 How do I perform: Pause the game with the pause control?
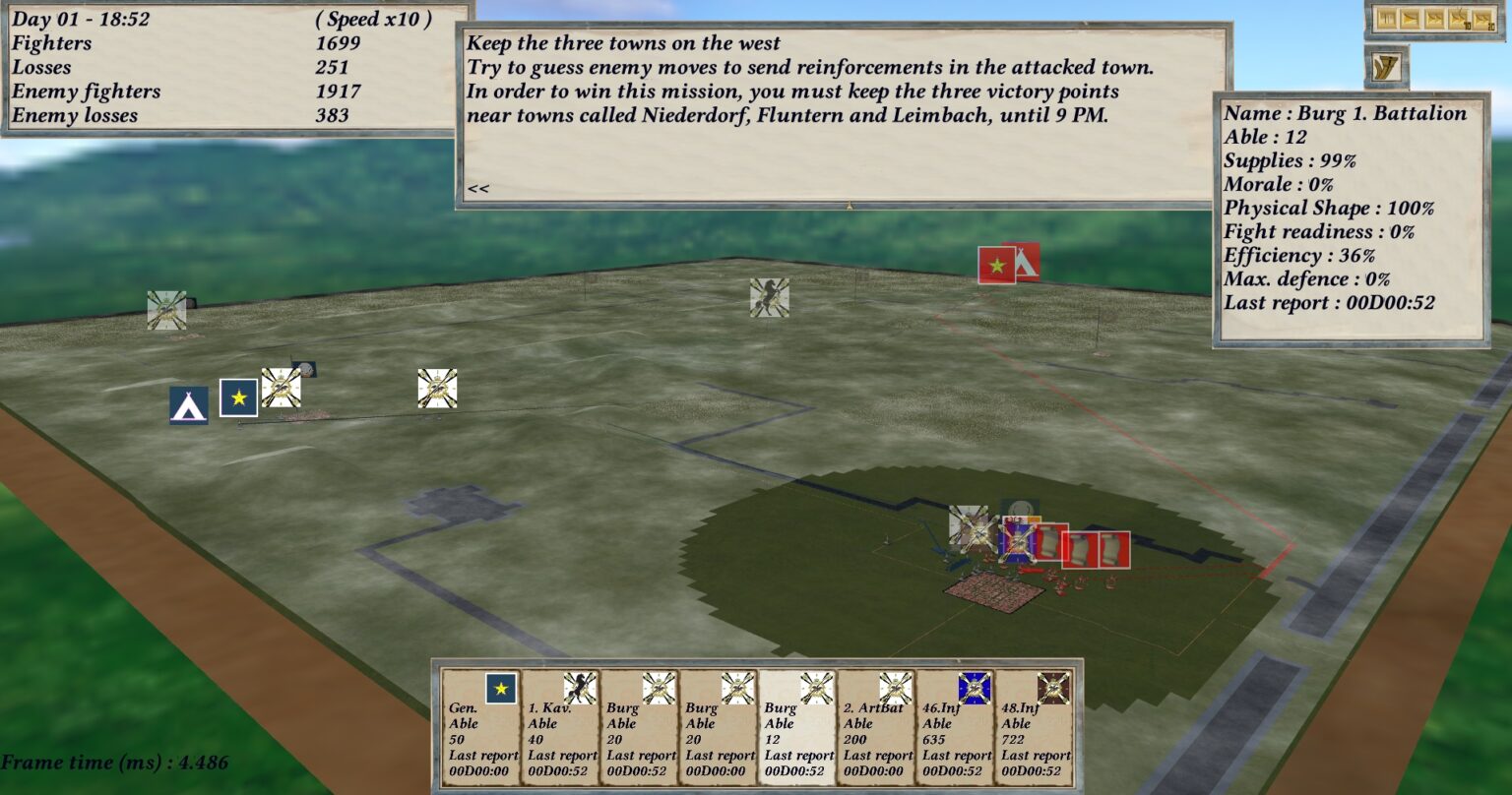(x=1387, y=18)
